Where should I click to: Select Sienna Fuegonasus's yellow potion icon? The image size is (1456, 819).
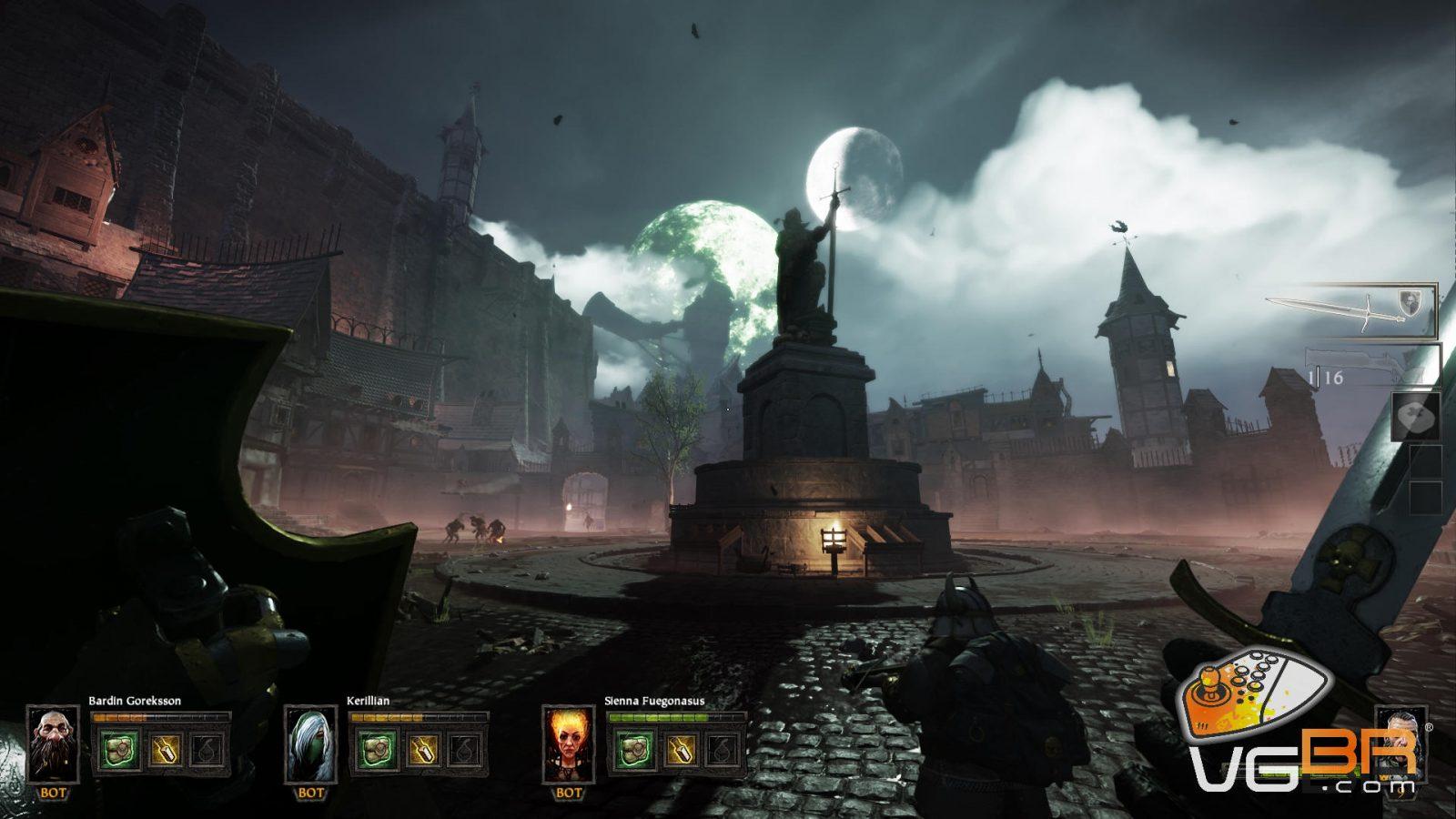click(681, 750)
